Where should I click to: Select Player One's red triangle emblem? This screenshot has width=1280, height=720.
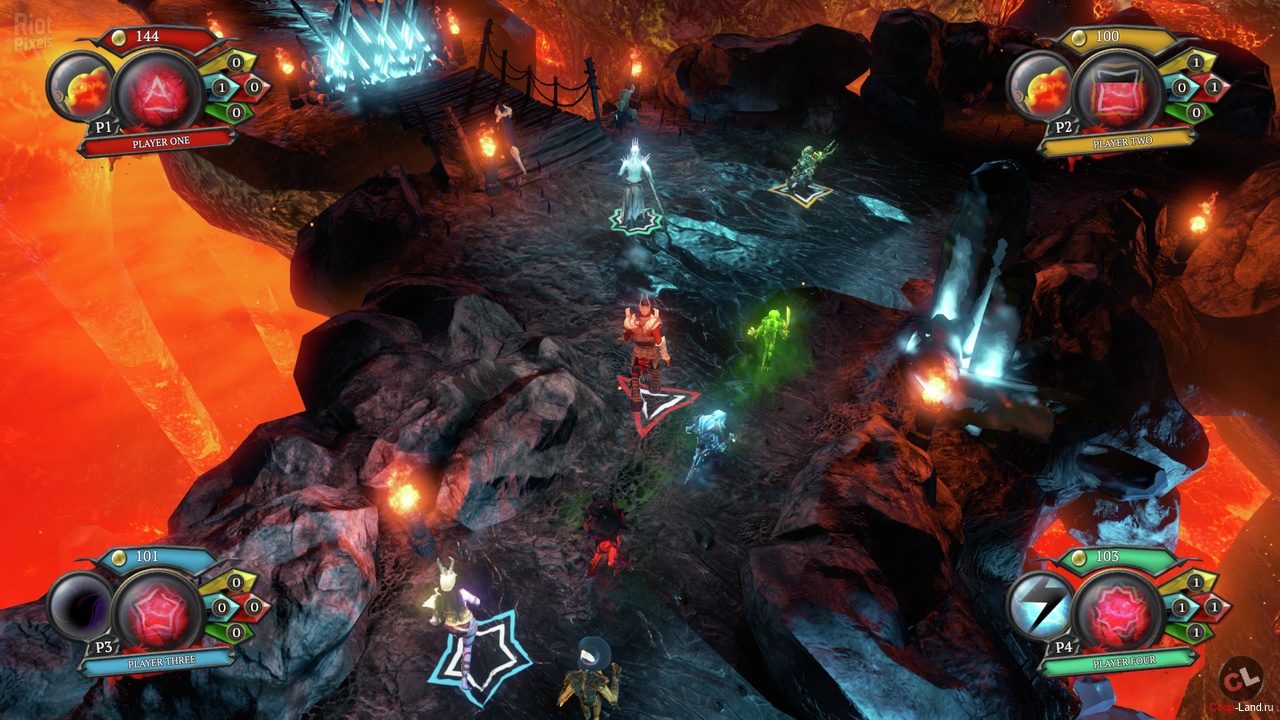pyautogui.click(x=157, y=92)
